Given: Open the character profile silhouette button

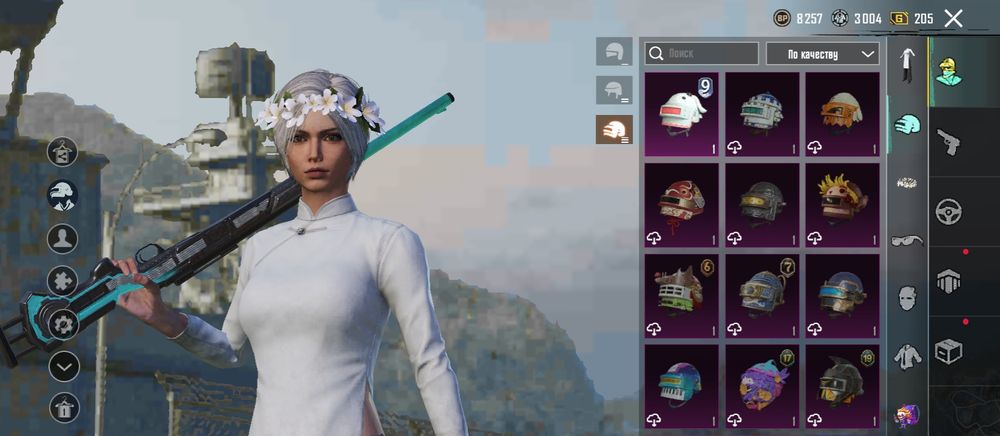Looking at the screenshot, I should [x=63, y=238].
